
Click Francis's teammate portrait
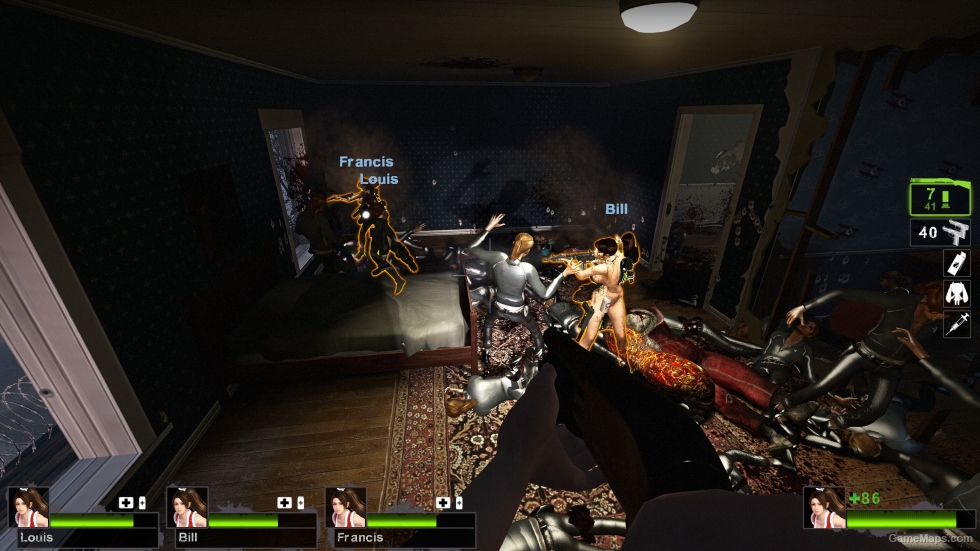345,507
